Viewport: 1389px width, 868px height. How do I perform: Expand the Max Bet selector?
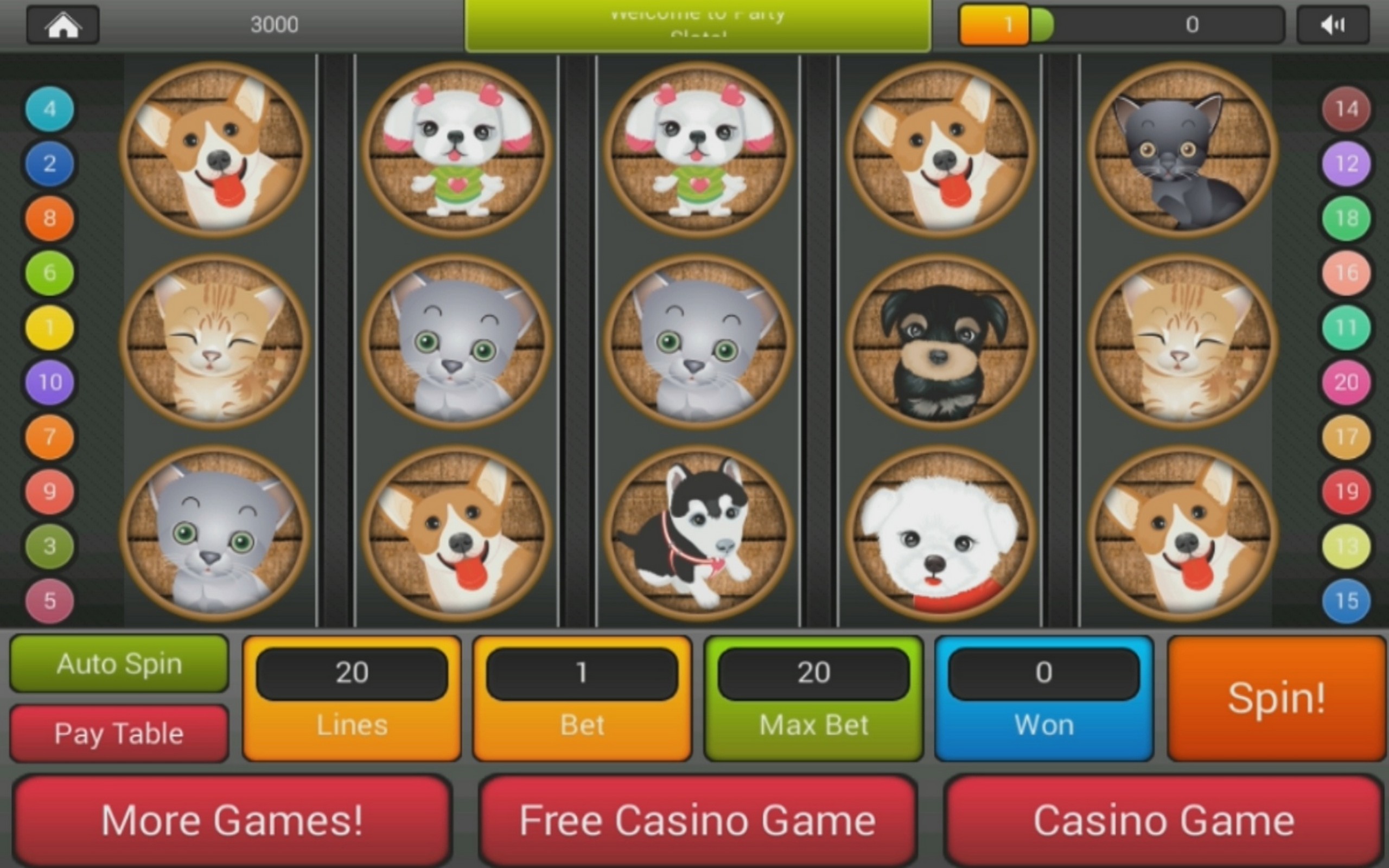click(x=813, y=698)
